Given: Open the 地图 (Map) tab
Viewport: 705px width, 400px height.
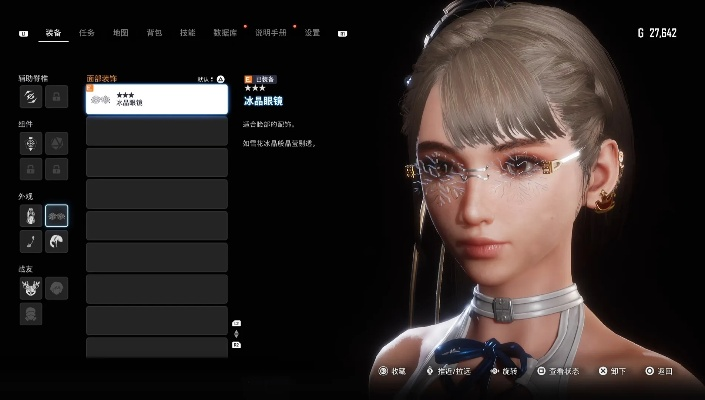Looking at the screenshot, I should point(120,33).
